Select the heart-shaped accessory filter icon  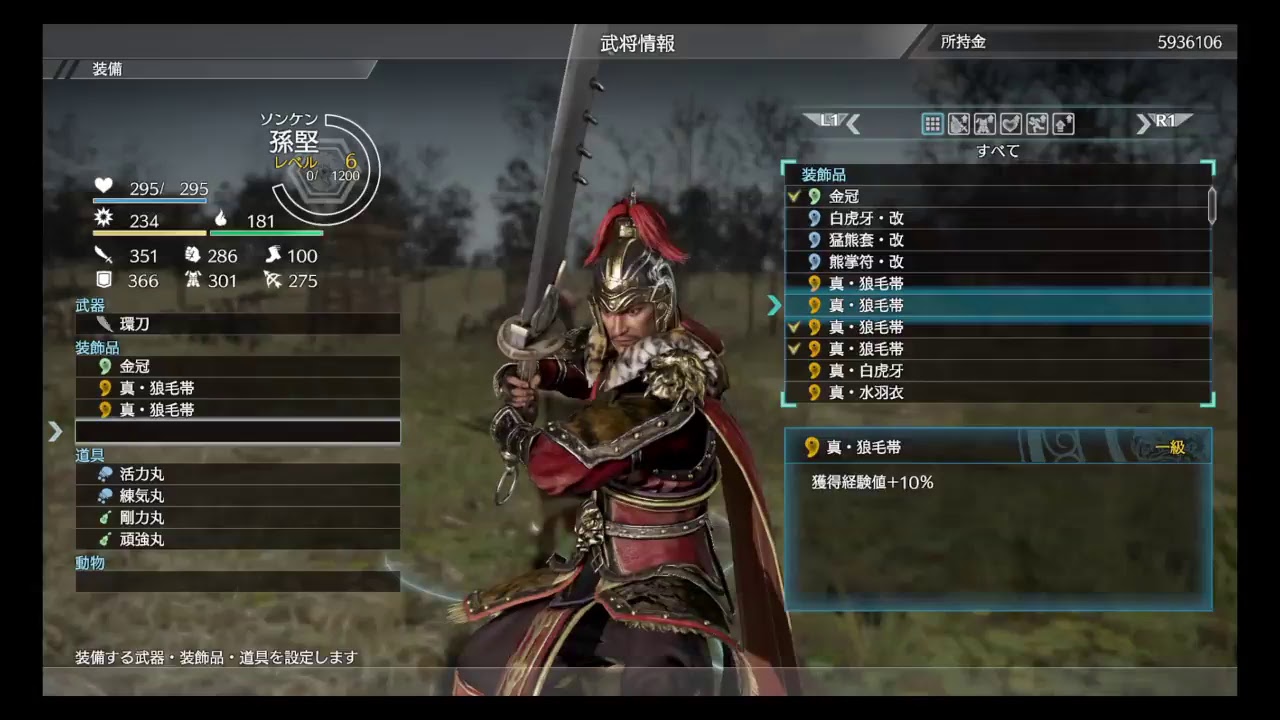(1010, 123)
